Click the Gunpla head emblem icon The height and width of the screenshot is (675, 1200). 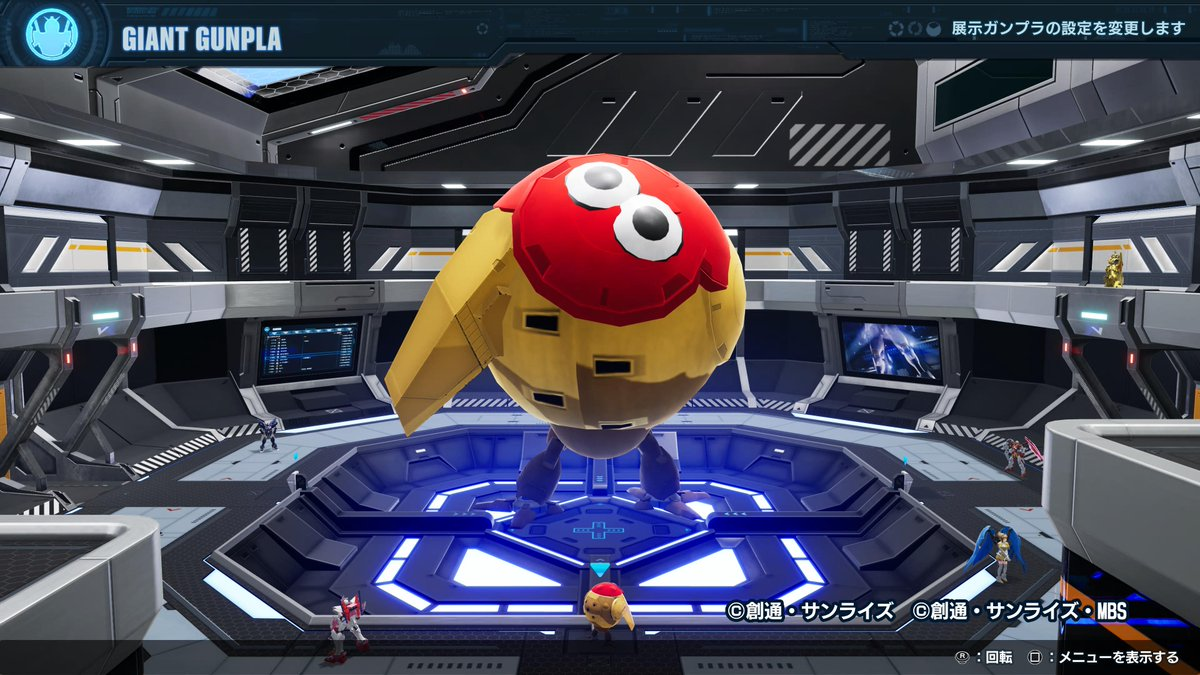click(x=51, y=34)
